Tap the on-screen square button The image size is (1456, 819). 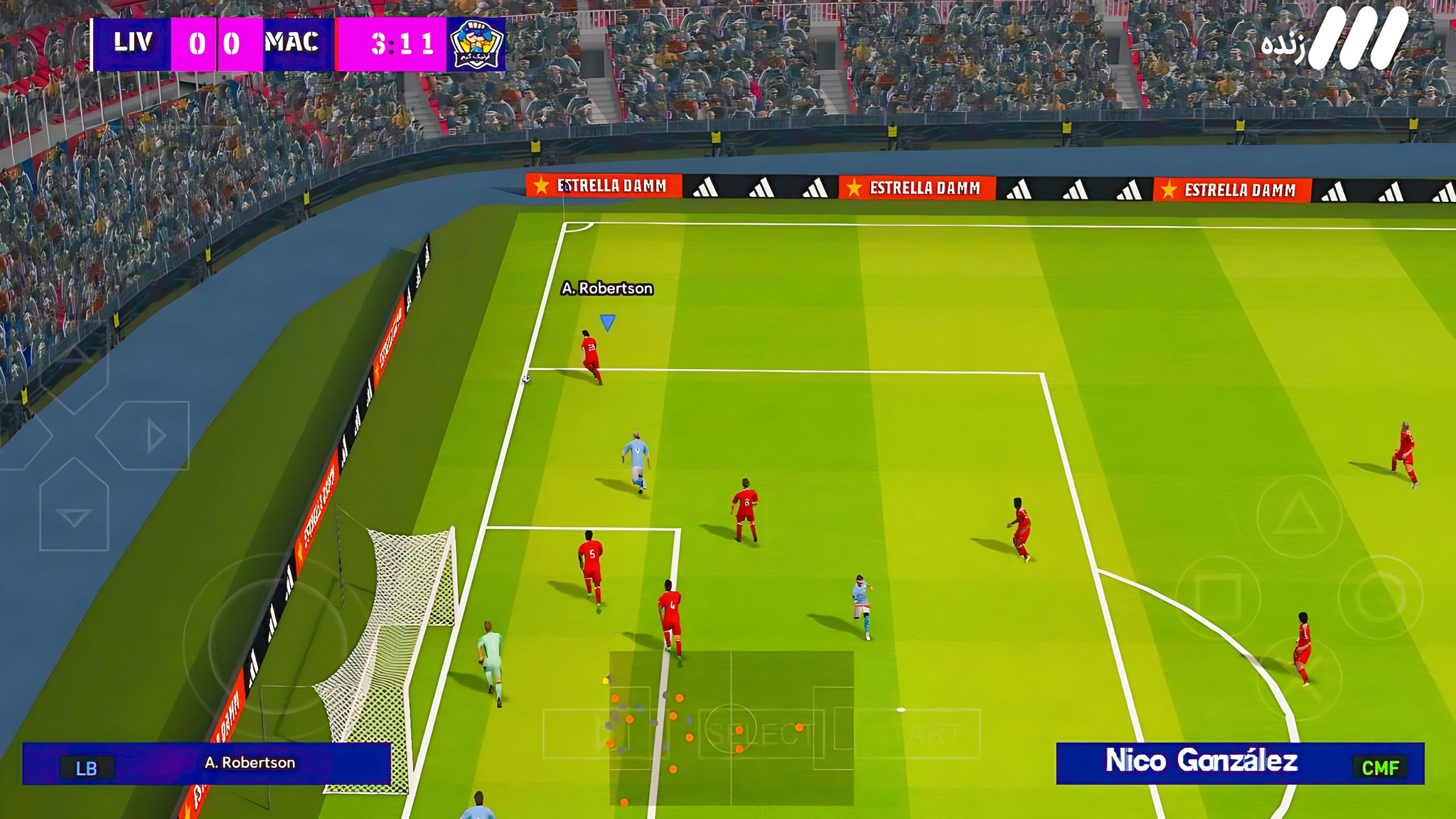1218,596
